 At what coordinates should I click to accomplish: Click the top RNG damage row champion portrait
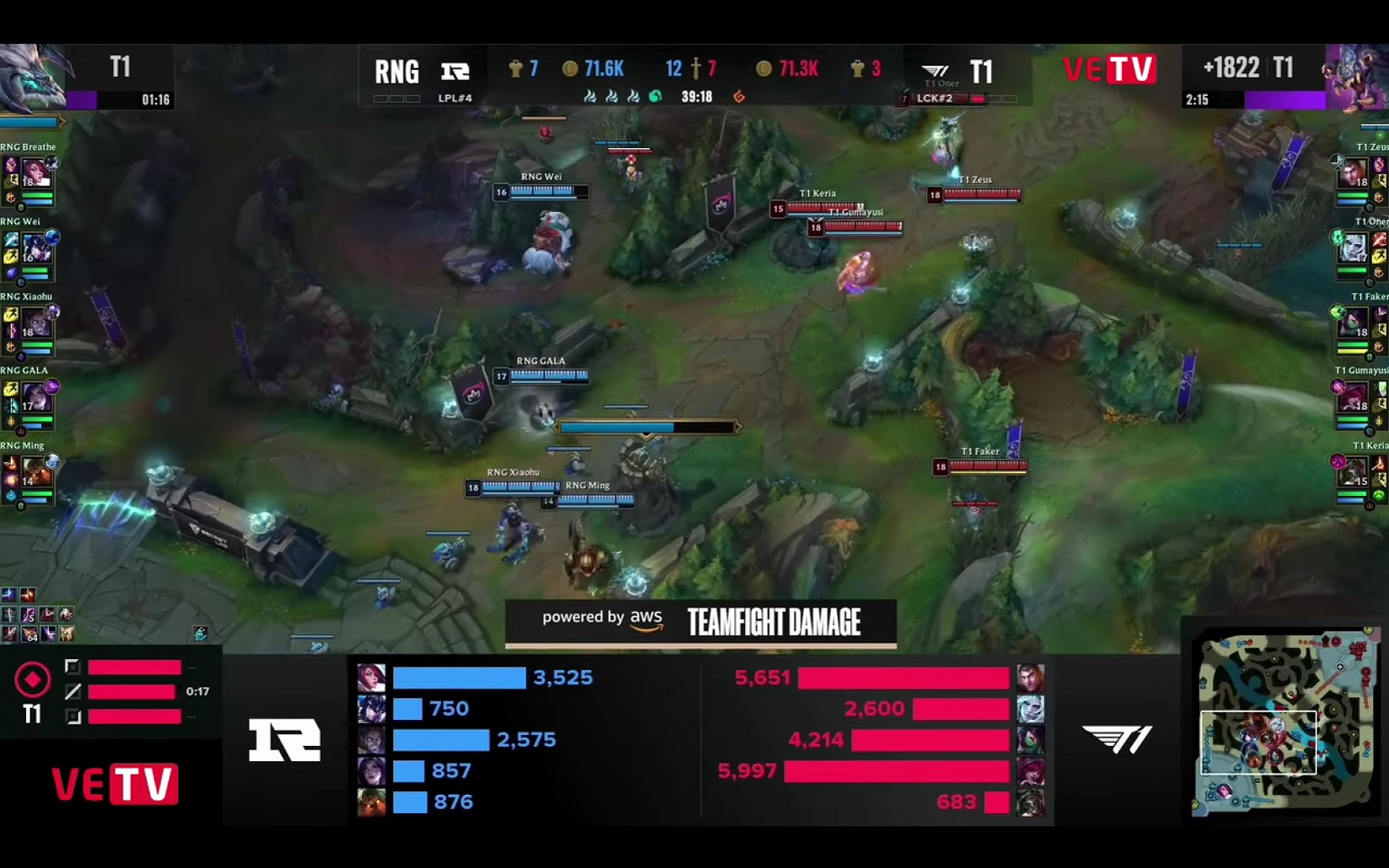(x=371, y=678)
